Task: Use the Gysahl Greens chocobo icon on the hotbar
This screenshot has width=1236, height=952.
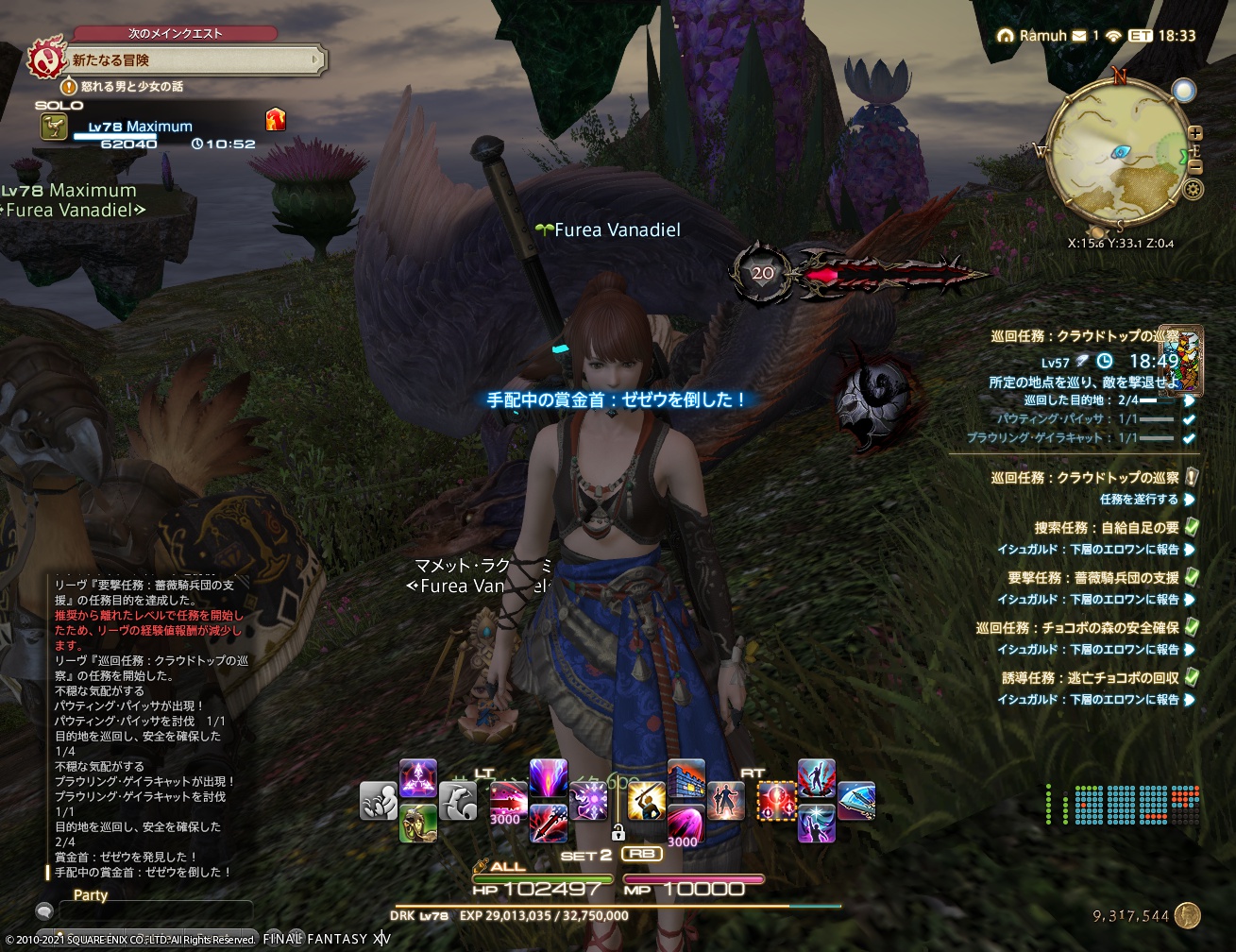Action: point(417,824)
